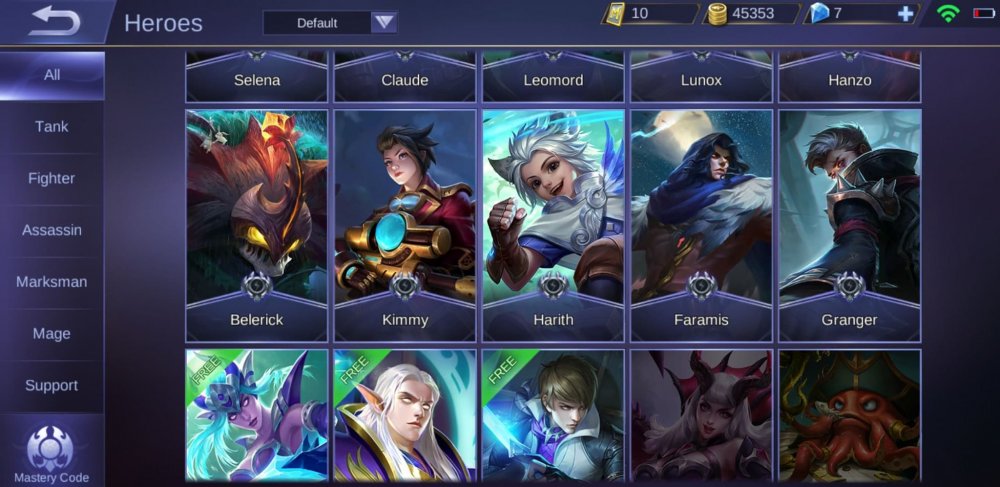Filter heroes by Assassin

(x=52, y=230)
